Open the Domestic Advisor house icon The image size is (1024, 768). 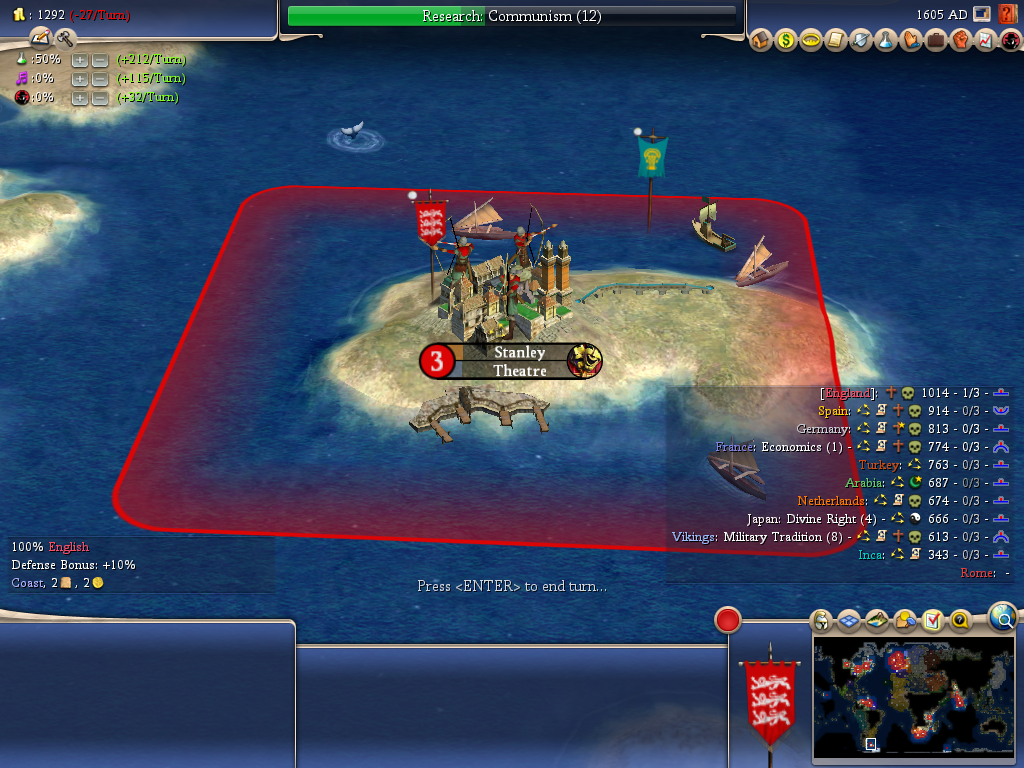click(x=761, y=41)
